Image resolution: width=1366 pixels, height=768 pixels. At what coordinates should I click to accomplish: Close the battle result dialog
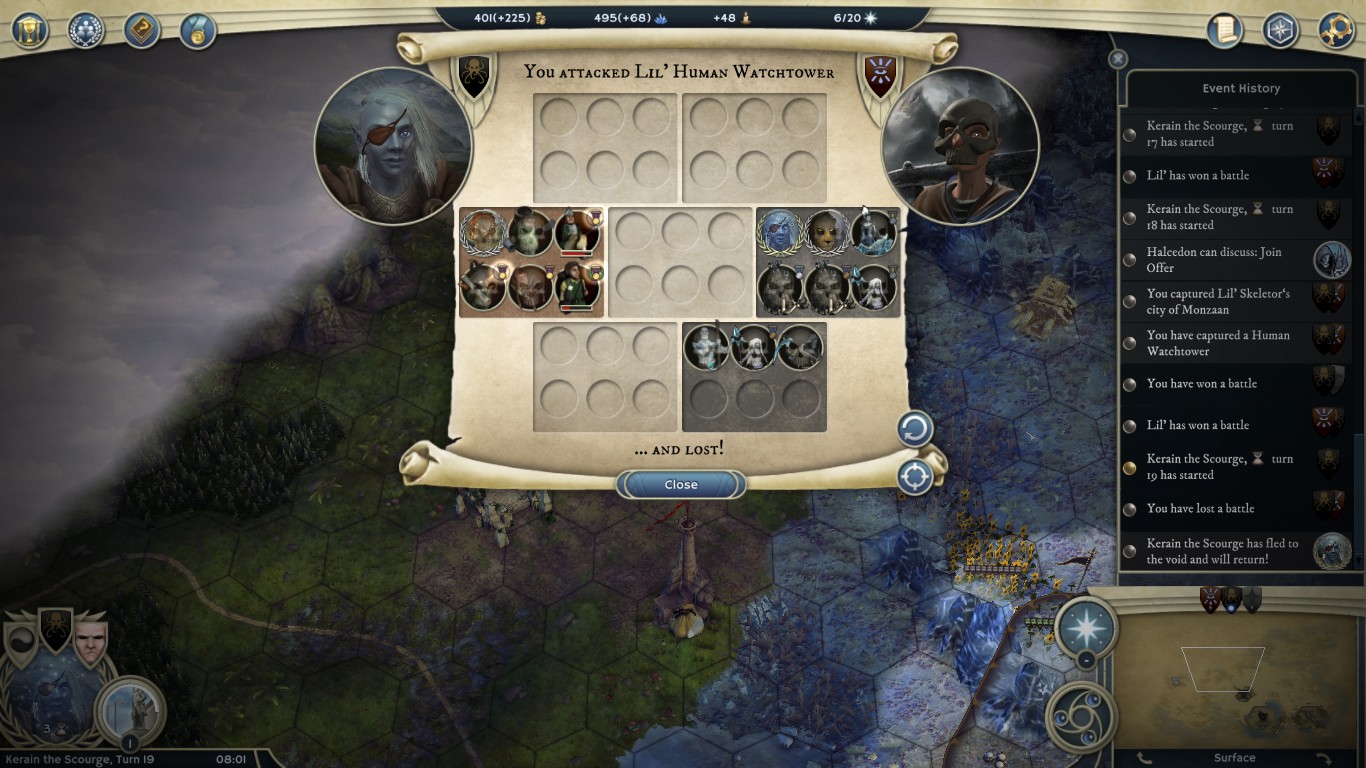point(681,485)
